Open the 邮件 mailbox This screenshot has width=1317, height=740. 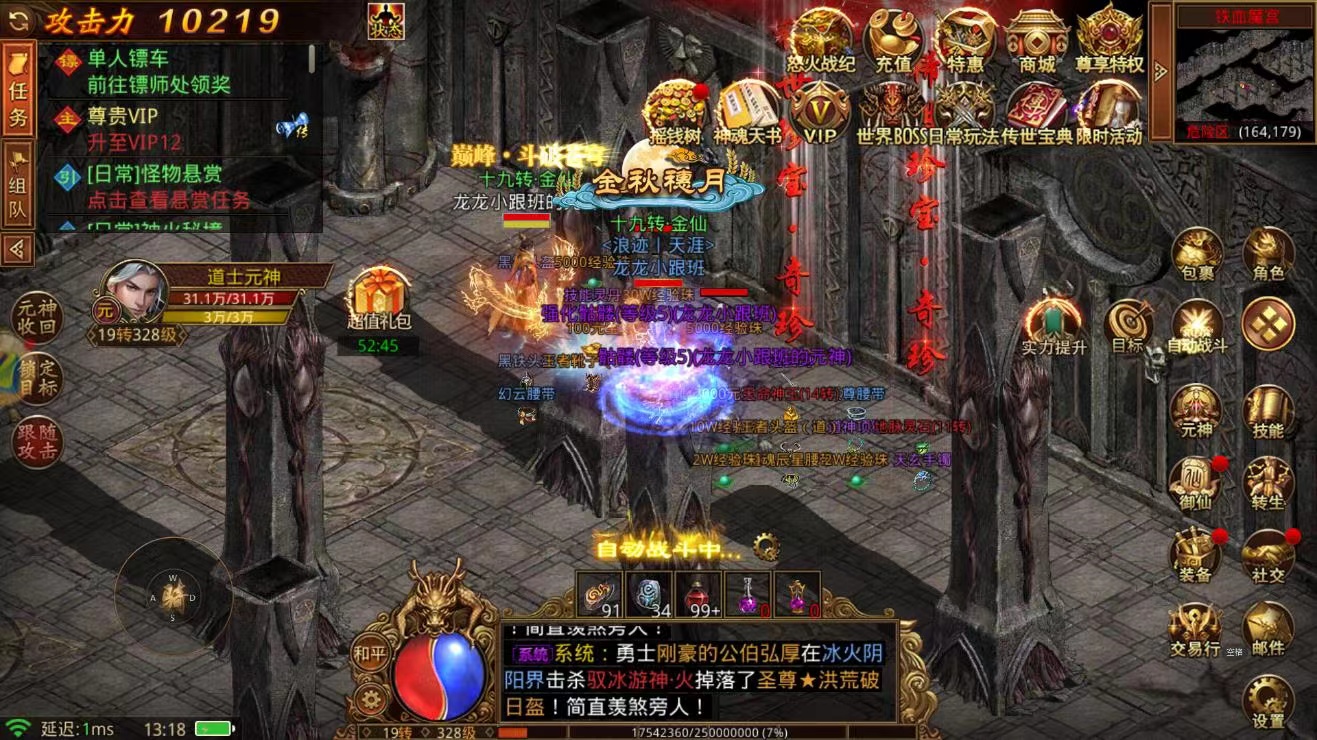(1268, 628)
